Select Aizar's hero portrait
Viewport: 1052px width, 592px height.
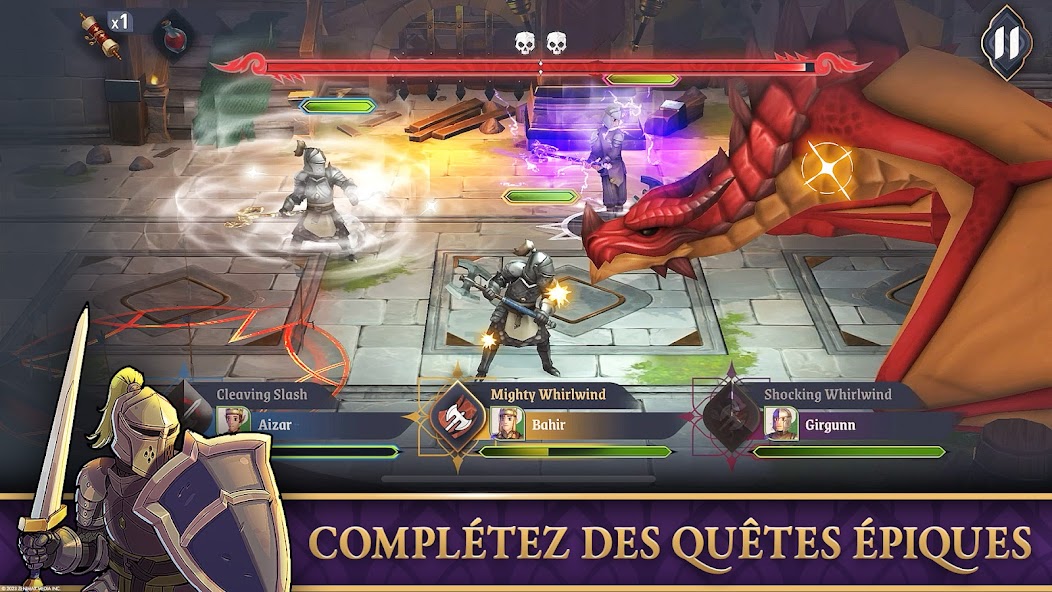point(233,424)
